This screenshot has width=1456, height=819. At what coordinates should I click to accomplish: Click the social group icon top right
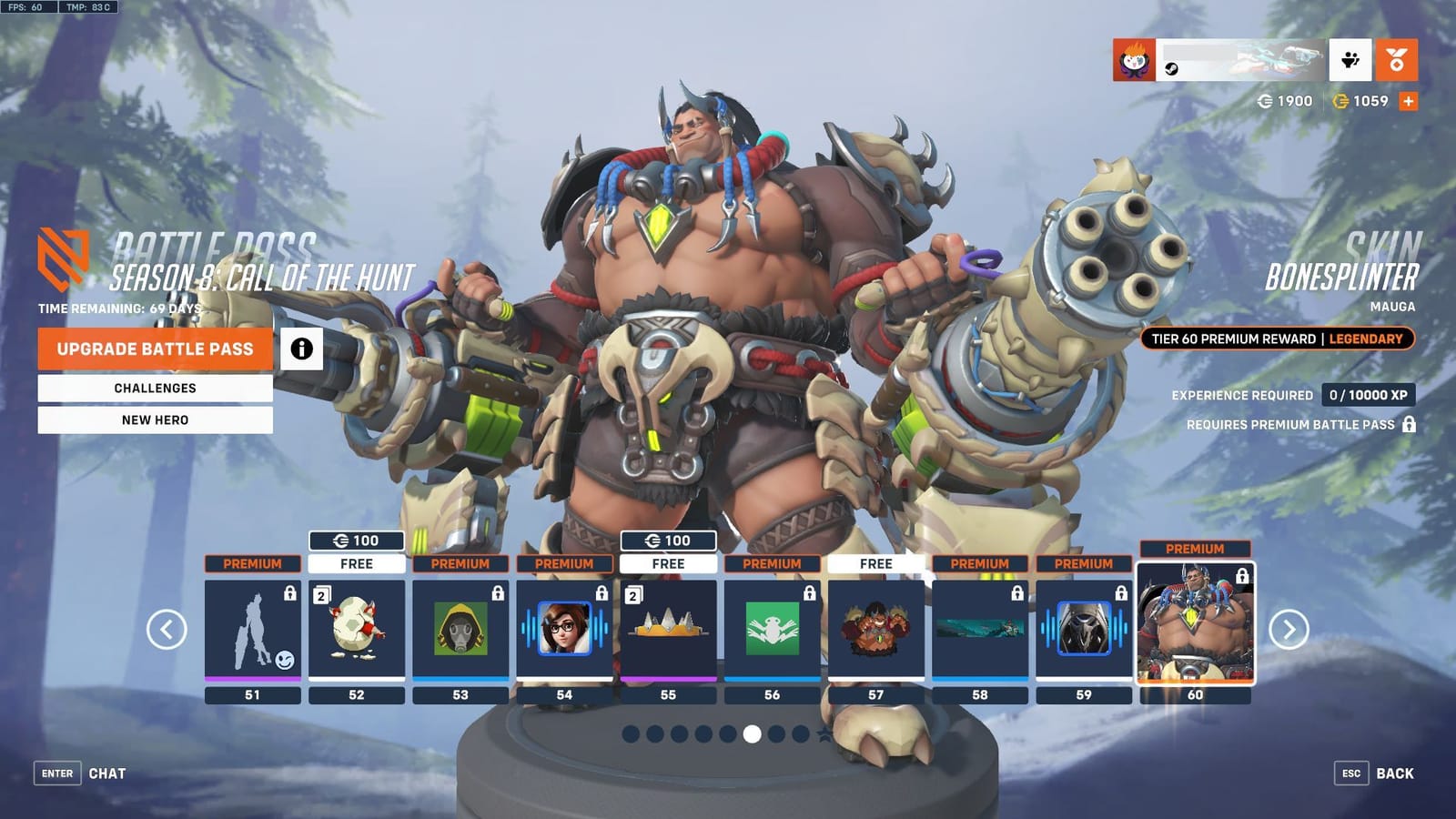(x=1352, y=60)
